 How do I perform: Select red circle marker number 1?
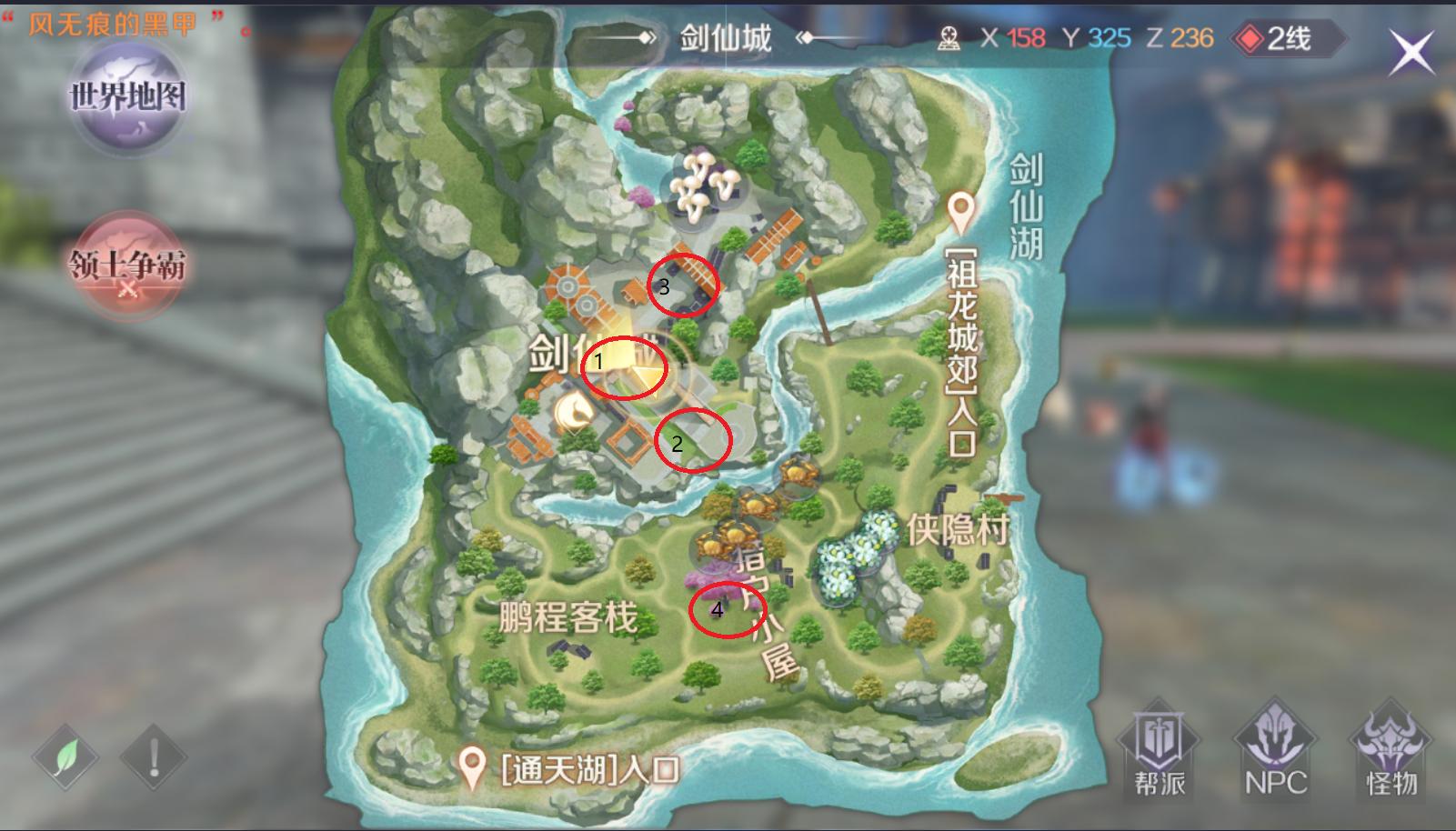click(625, 369)
